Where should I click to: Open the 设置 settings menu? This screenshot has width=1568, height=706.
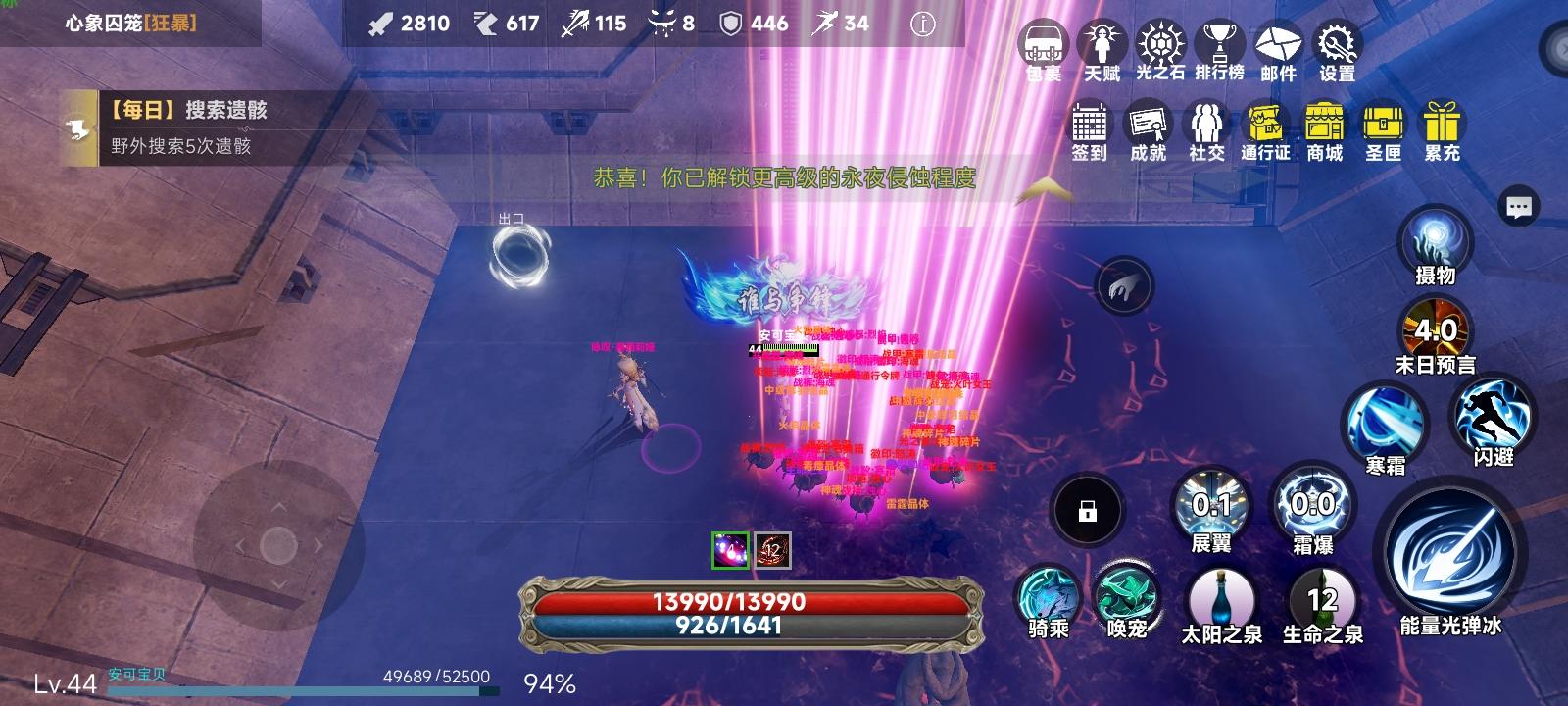pyautogui.click(x=1337, y=44)
